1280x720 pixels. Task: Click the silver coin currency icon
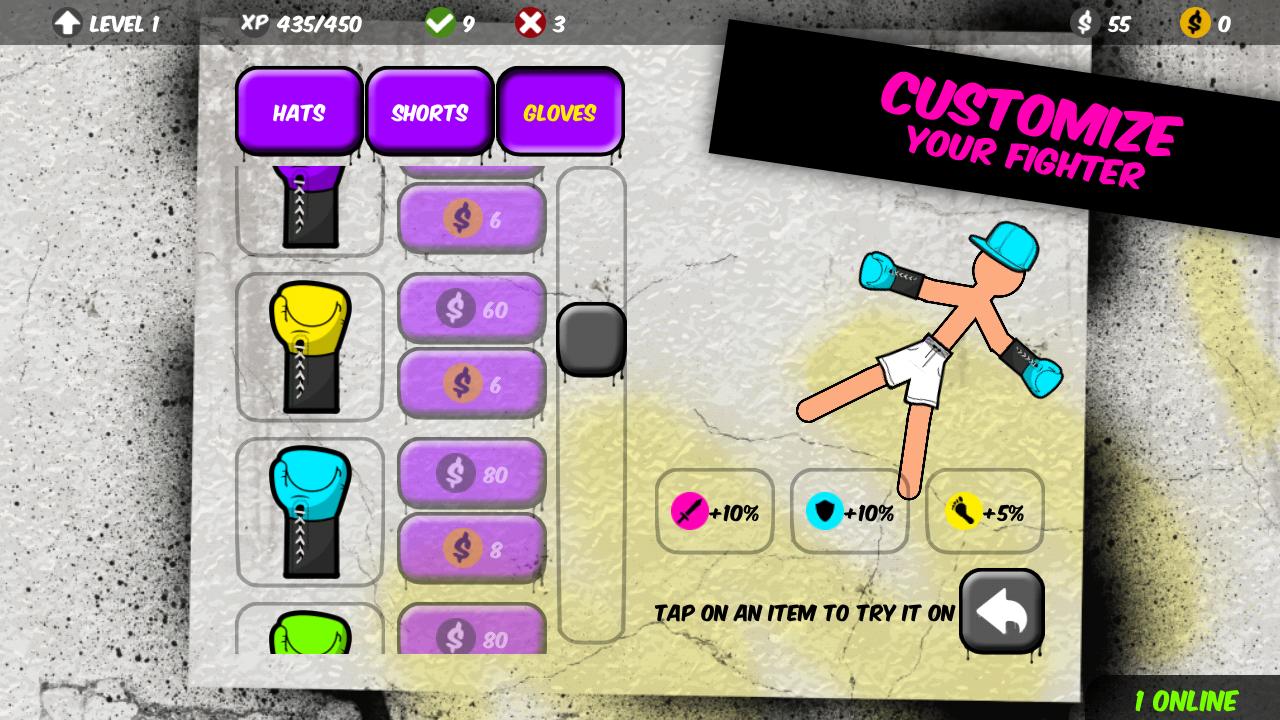1084,22
